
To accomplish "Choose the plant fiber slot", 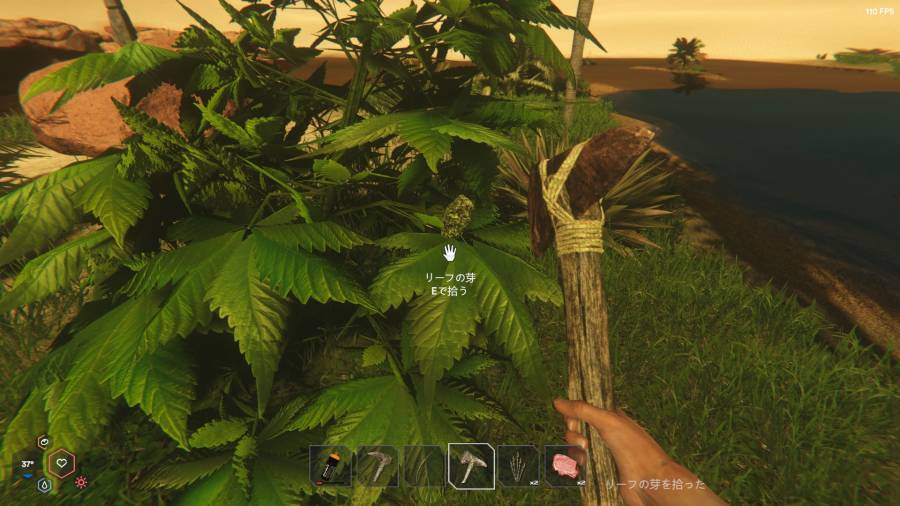I will 518,466.
